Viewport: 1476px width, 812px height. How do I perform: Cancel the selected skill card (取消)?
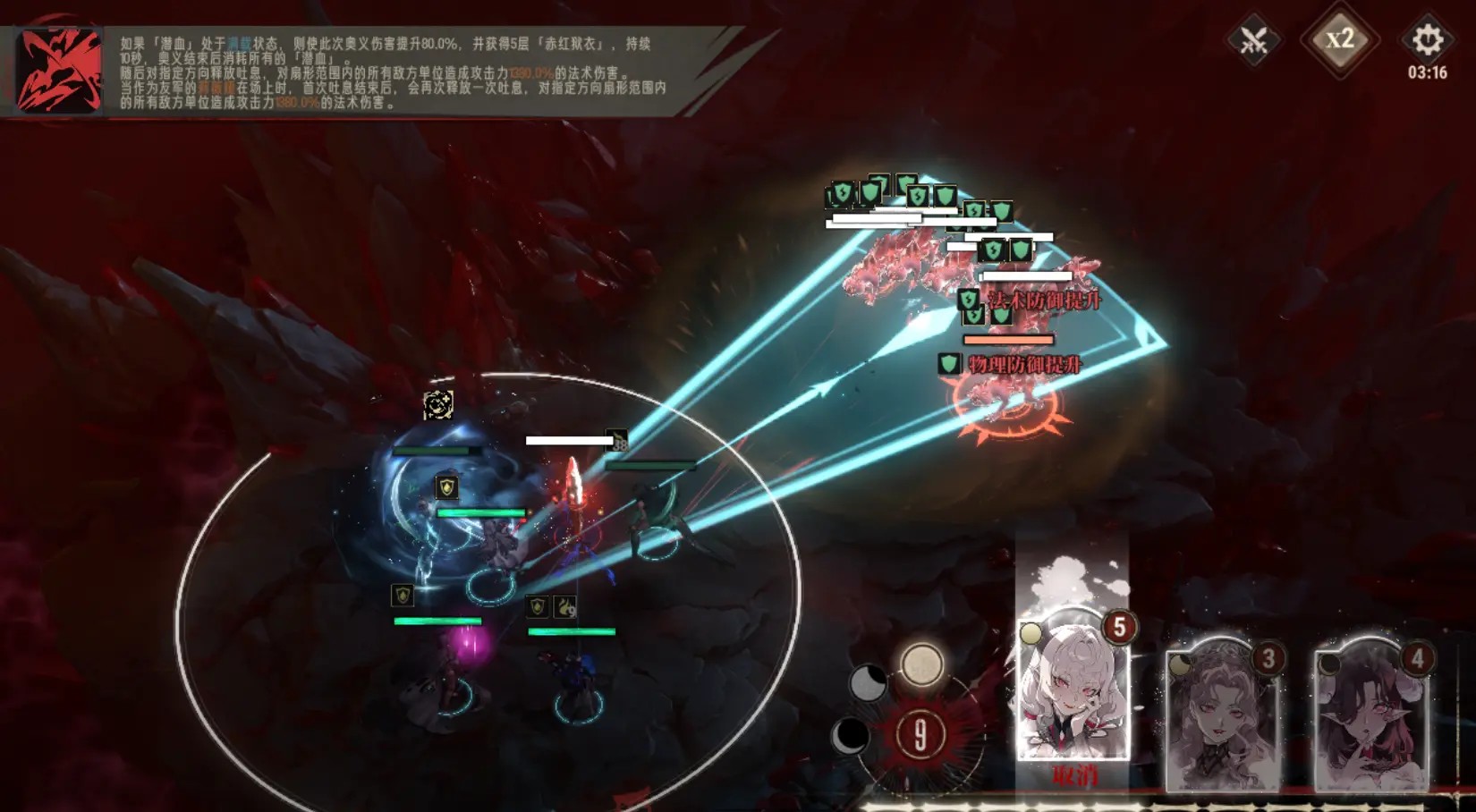pyautogui.click(x=1074, y=775)
